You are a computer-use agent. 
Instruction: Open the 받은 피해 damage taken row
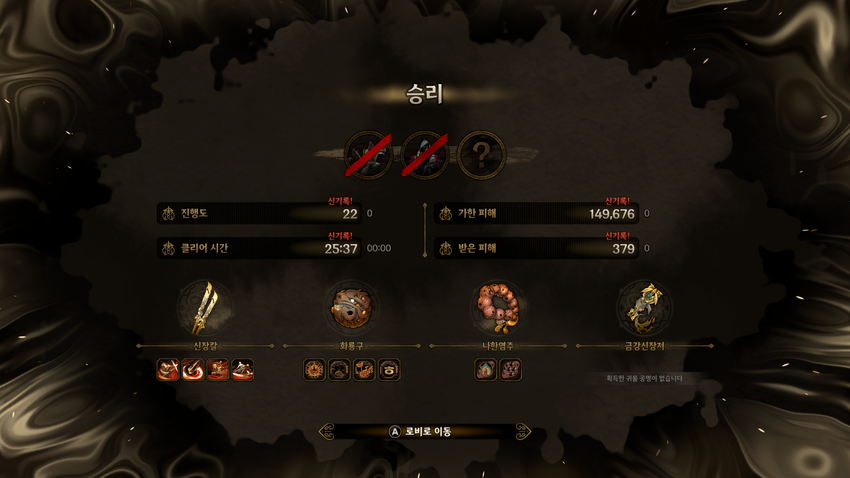(x=538, y=247)
